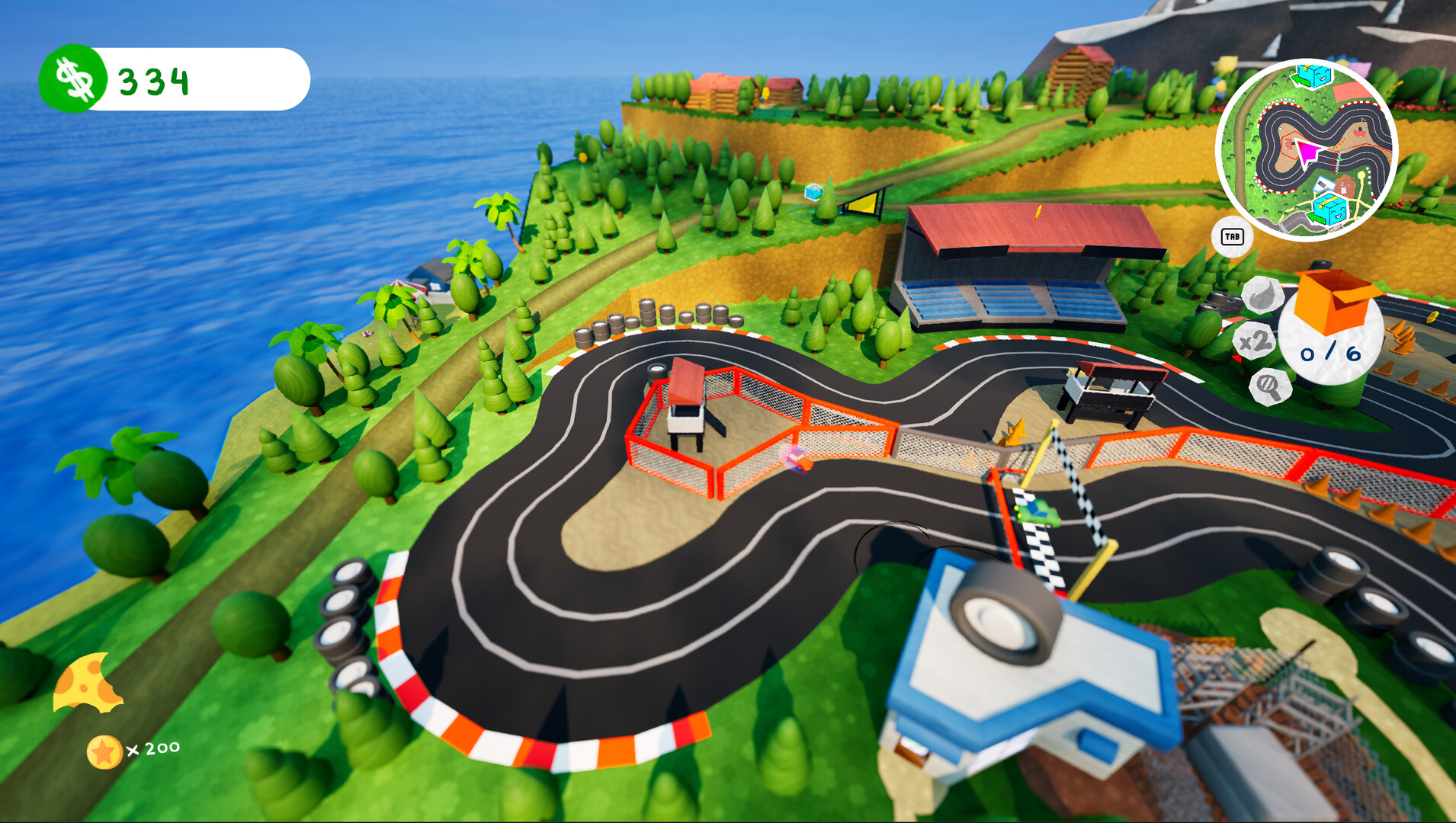Select the green dollar sign icon
The width and height of the screenshot is (1456, 823).
pos(74,78)
